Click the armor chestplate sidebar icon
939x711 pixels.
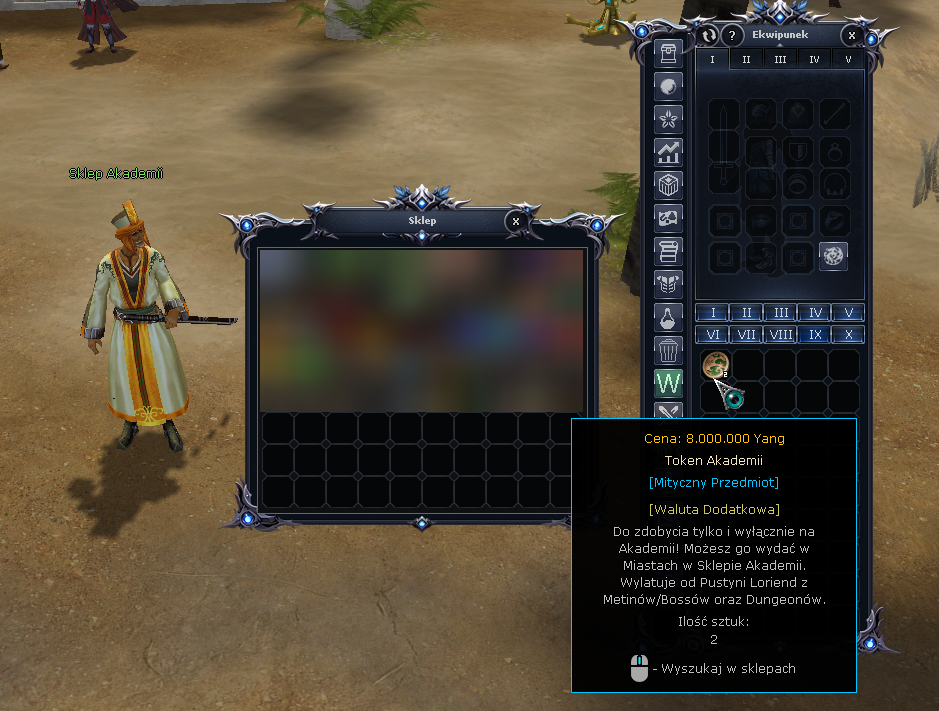[668, 285]
